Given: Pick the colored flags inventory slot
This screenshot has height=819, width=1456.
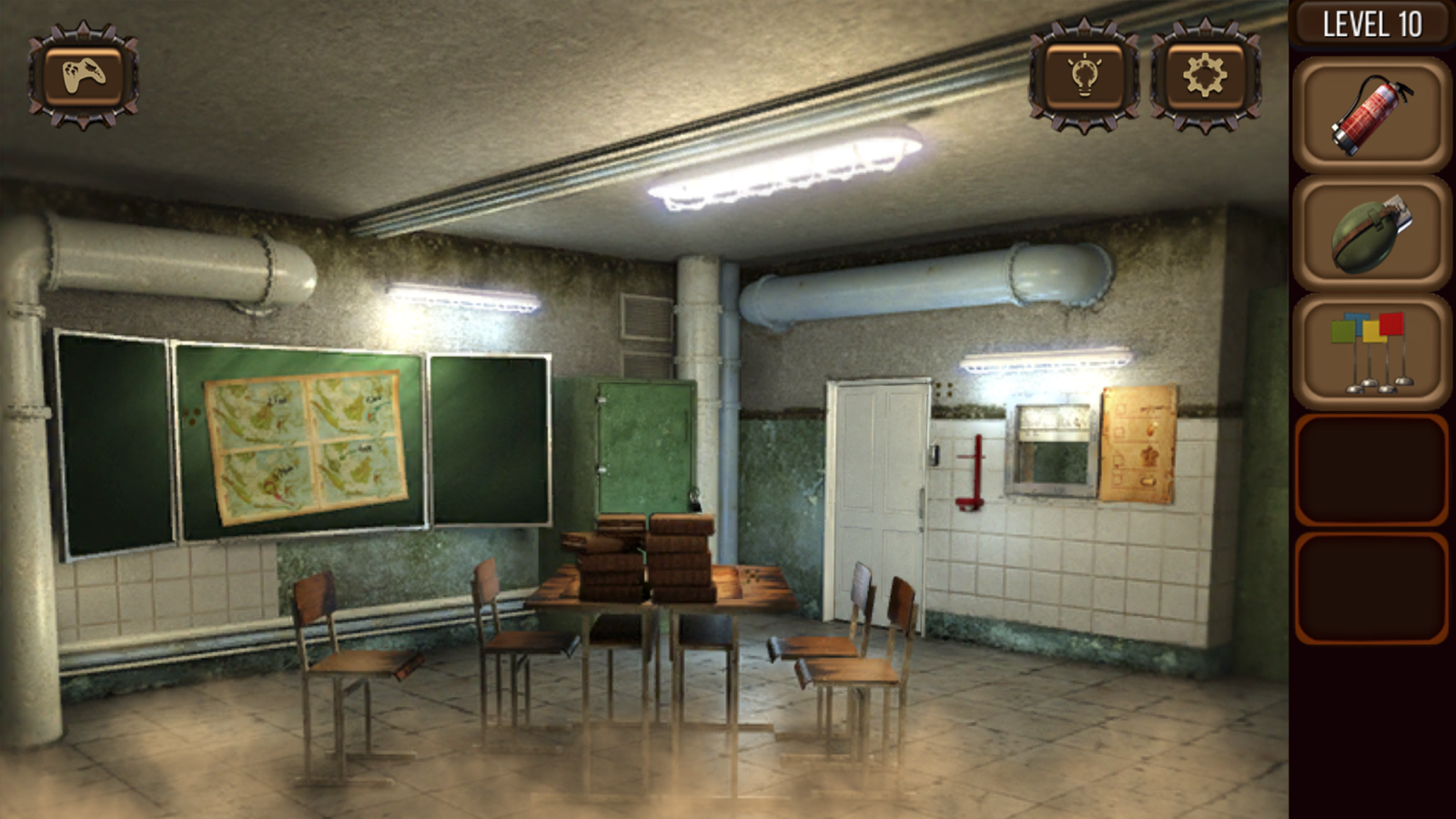Looking at the screenshot, I should coord(1371,351).
